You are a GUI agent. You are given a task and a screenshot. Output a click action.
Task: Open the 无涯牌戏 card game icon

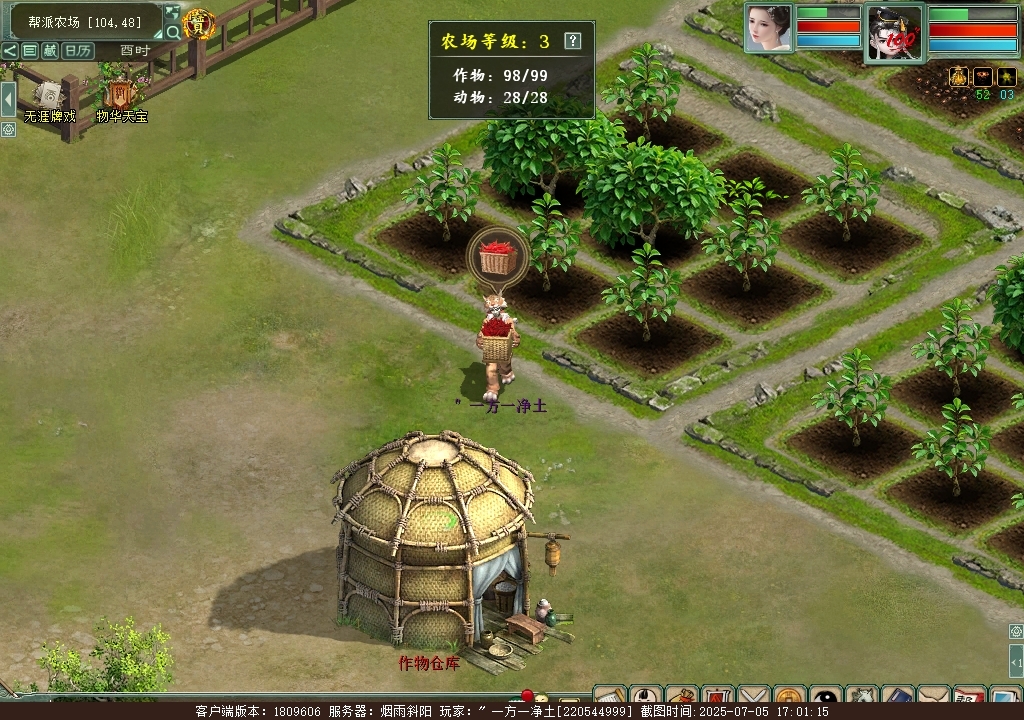[x=49, y=97]
